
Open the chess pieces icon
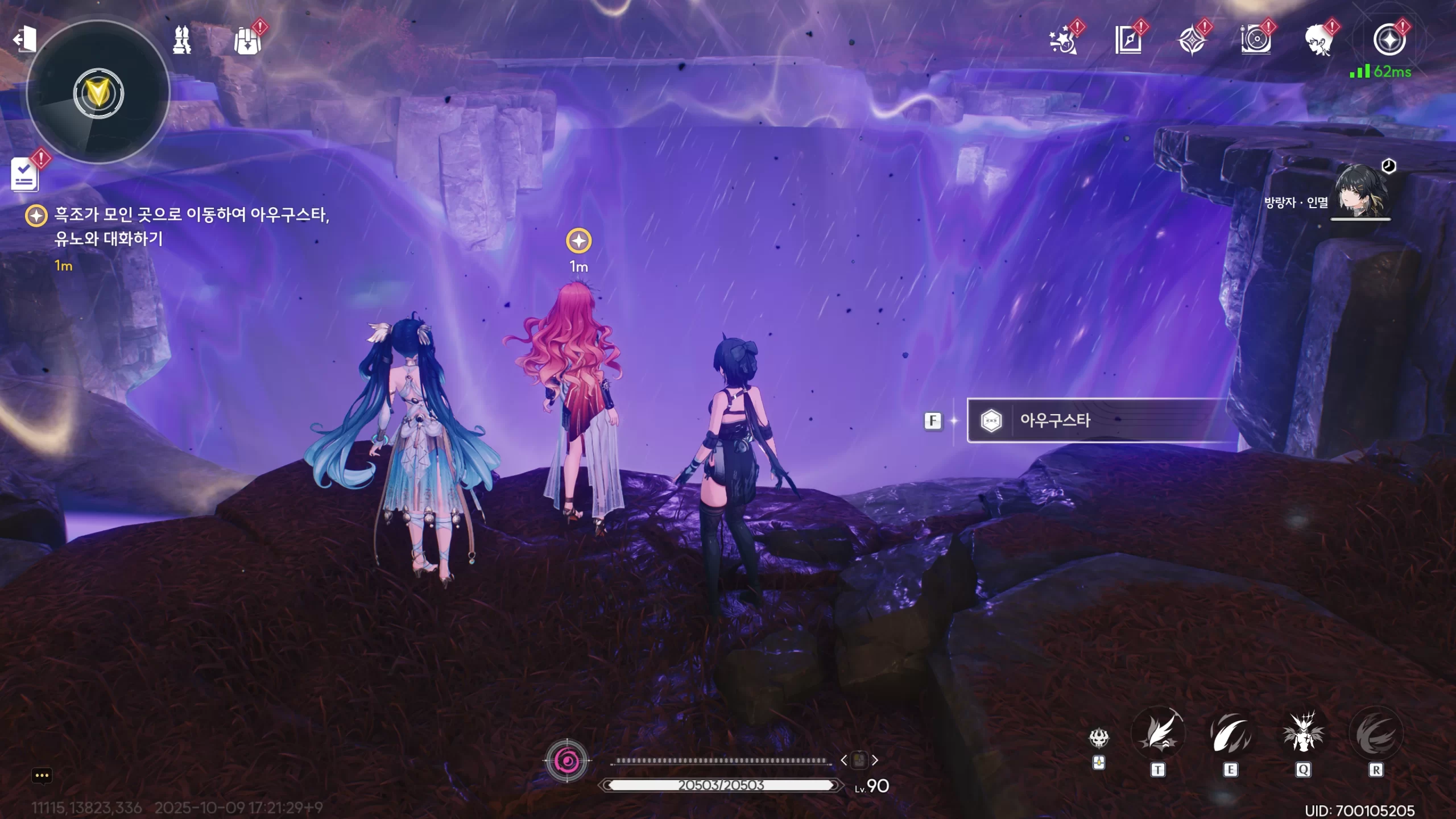point(182,40)
